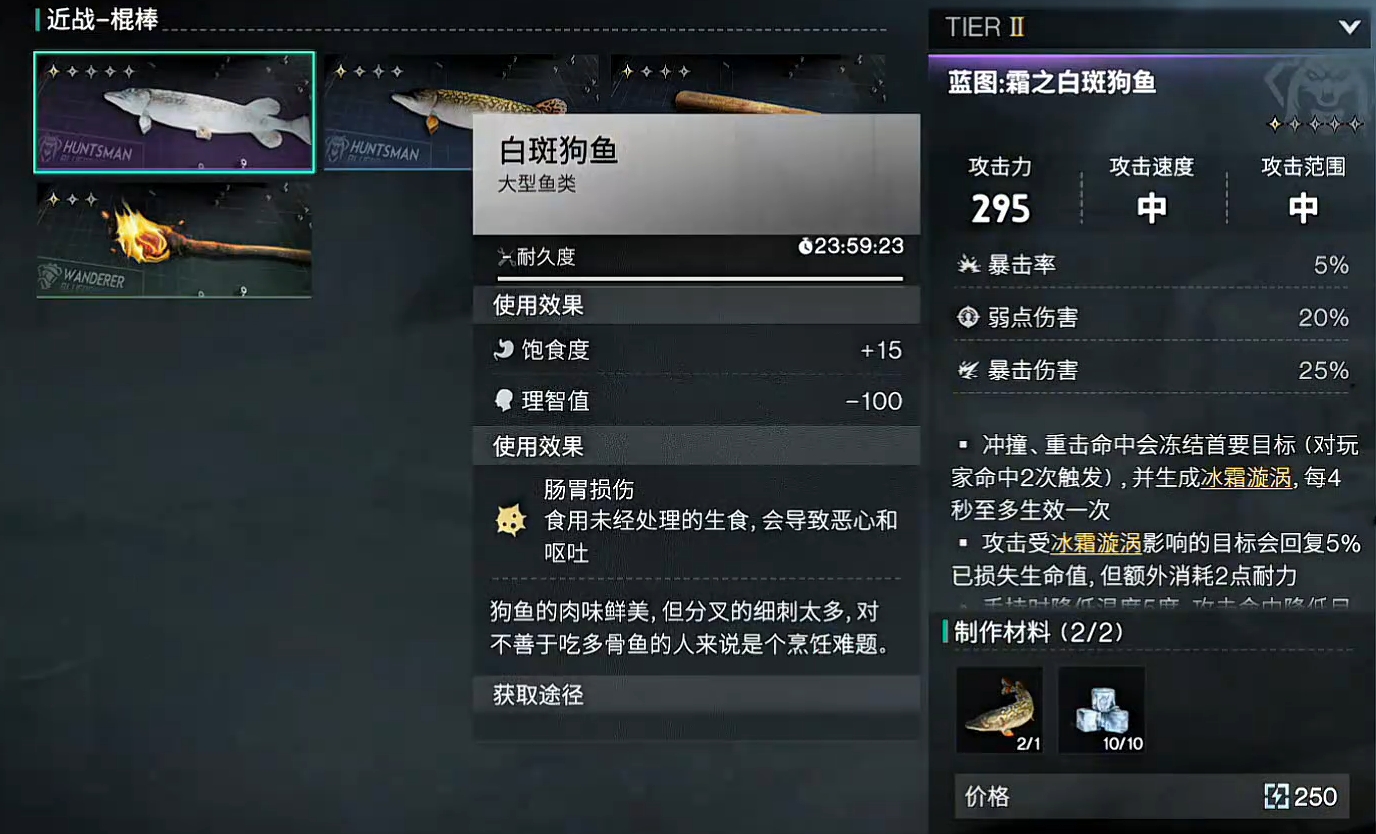Select the burning torch thumbnail
The width and height of the screenshot is (1376, 834).
(173, 236)
